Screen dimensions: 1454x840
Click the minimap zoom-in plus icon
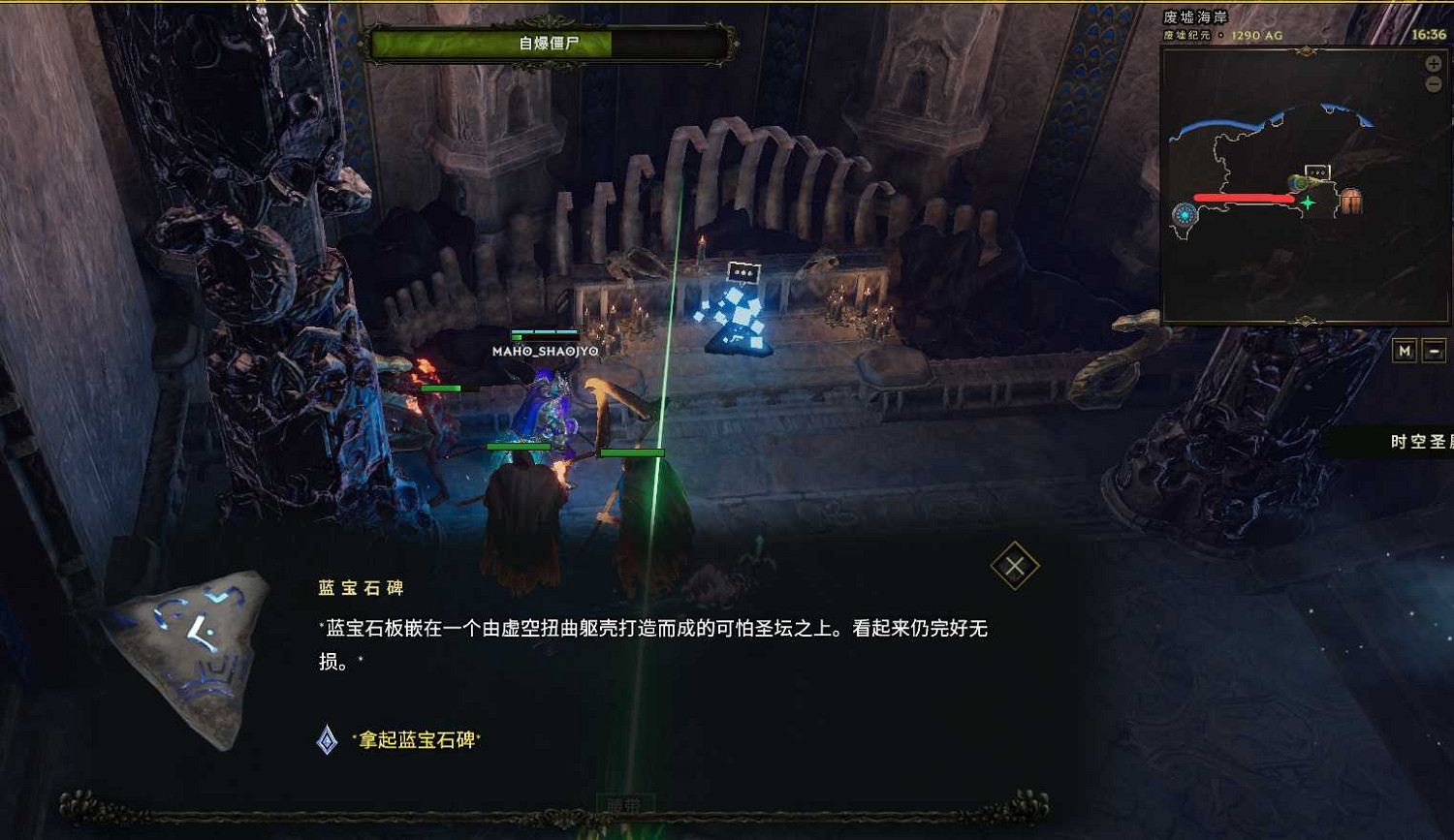click(x=1433, y=64)
